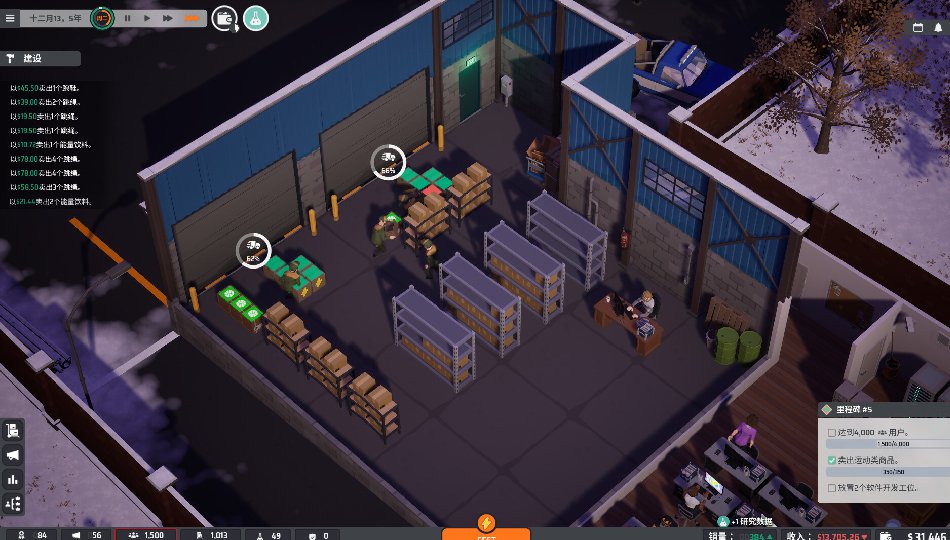Open the megaphone marketing menu

pos(14,455)
